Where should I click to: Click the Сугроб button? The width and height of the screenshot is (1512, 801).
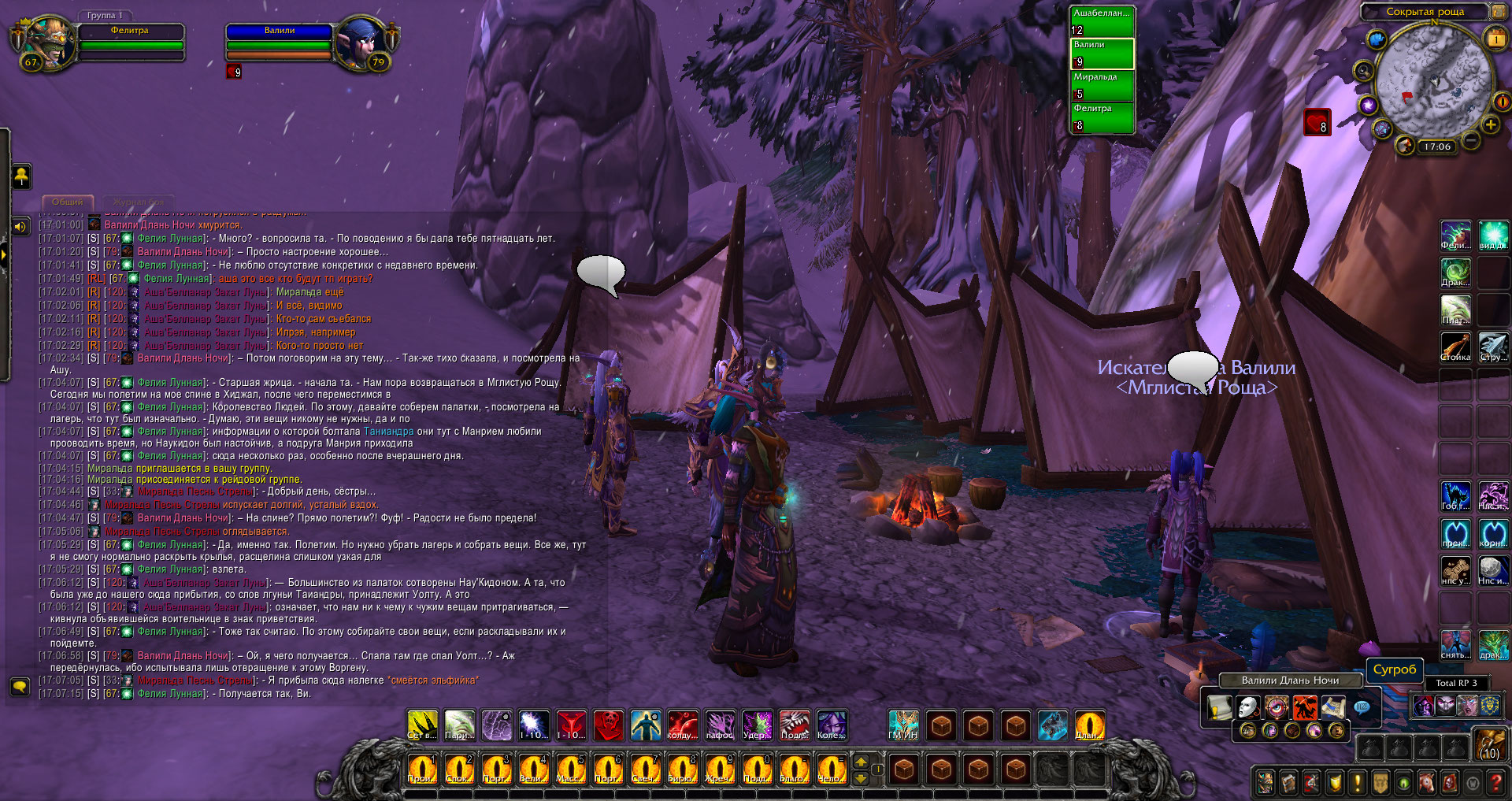tap(1394, 669)
